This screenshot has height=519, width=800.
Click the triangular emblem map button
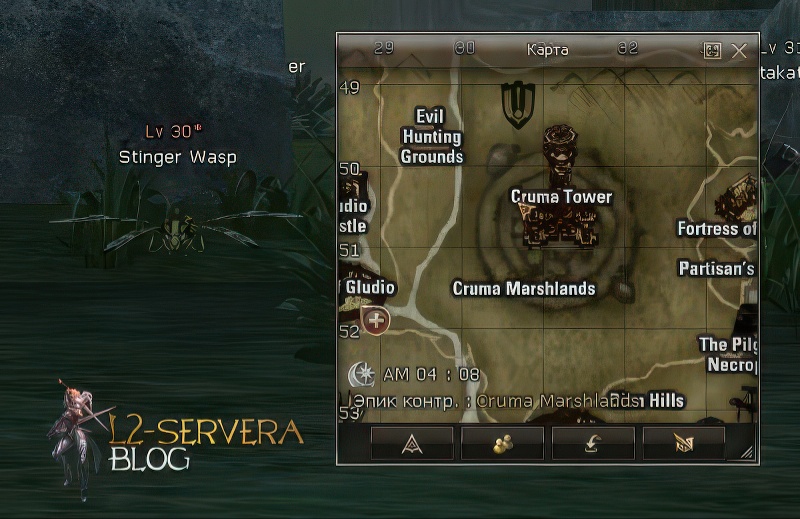pyautogui.click(x=412, y=443)
